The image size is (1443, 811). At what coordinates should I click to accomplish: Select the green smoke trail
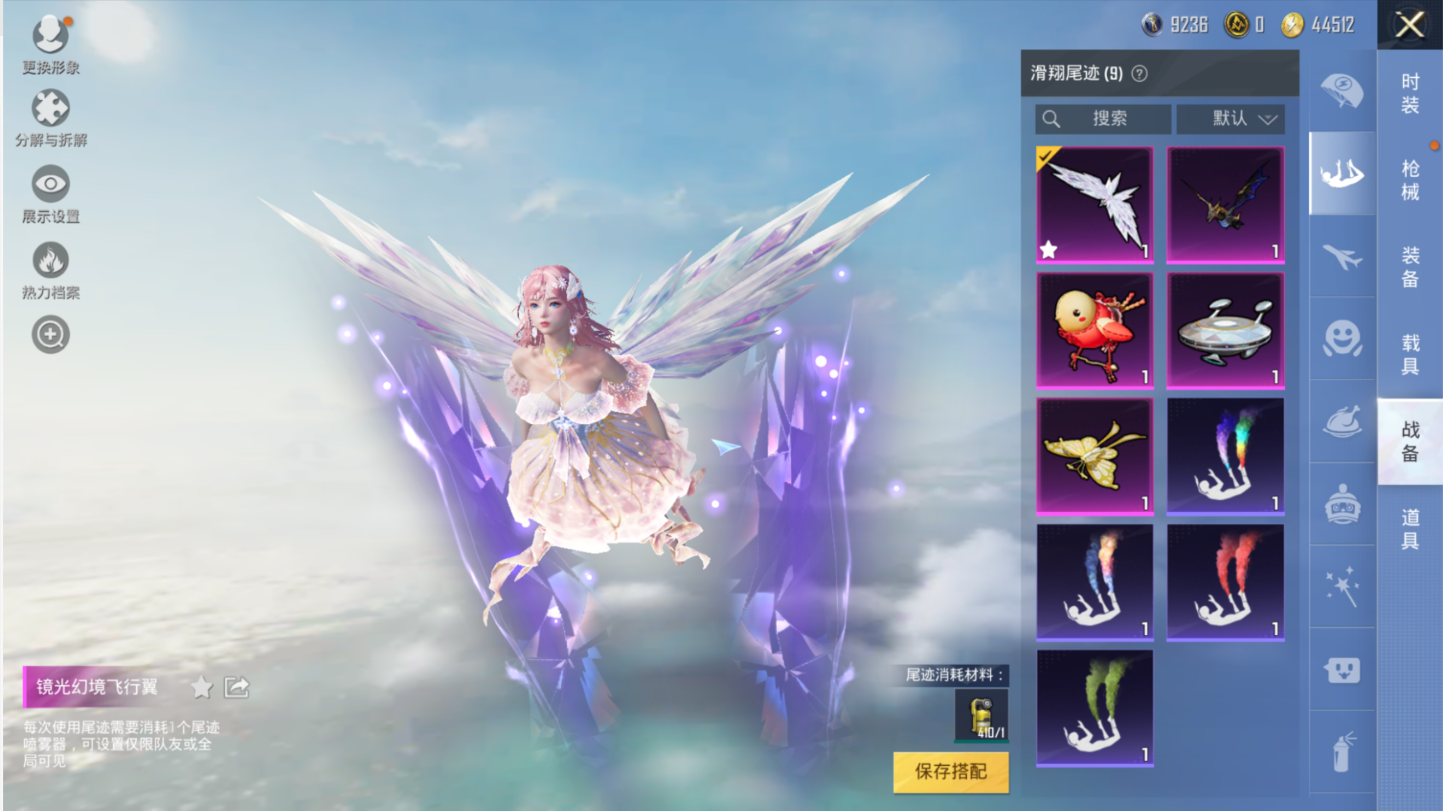pos(1095,708)
